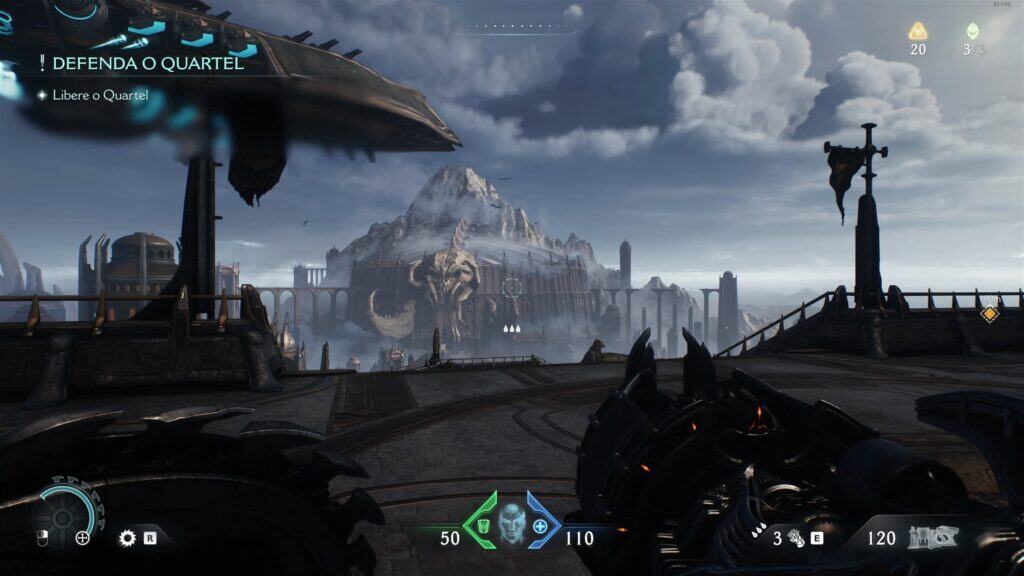Select the equipped weapon icon

(932, 537)
